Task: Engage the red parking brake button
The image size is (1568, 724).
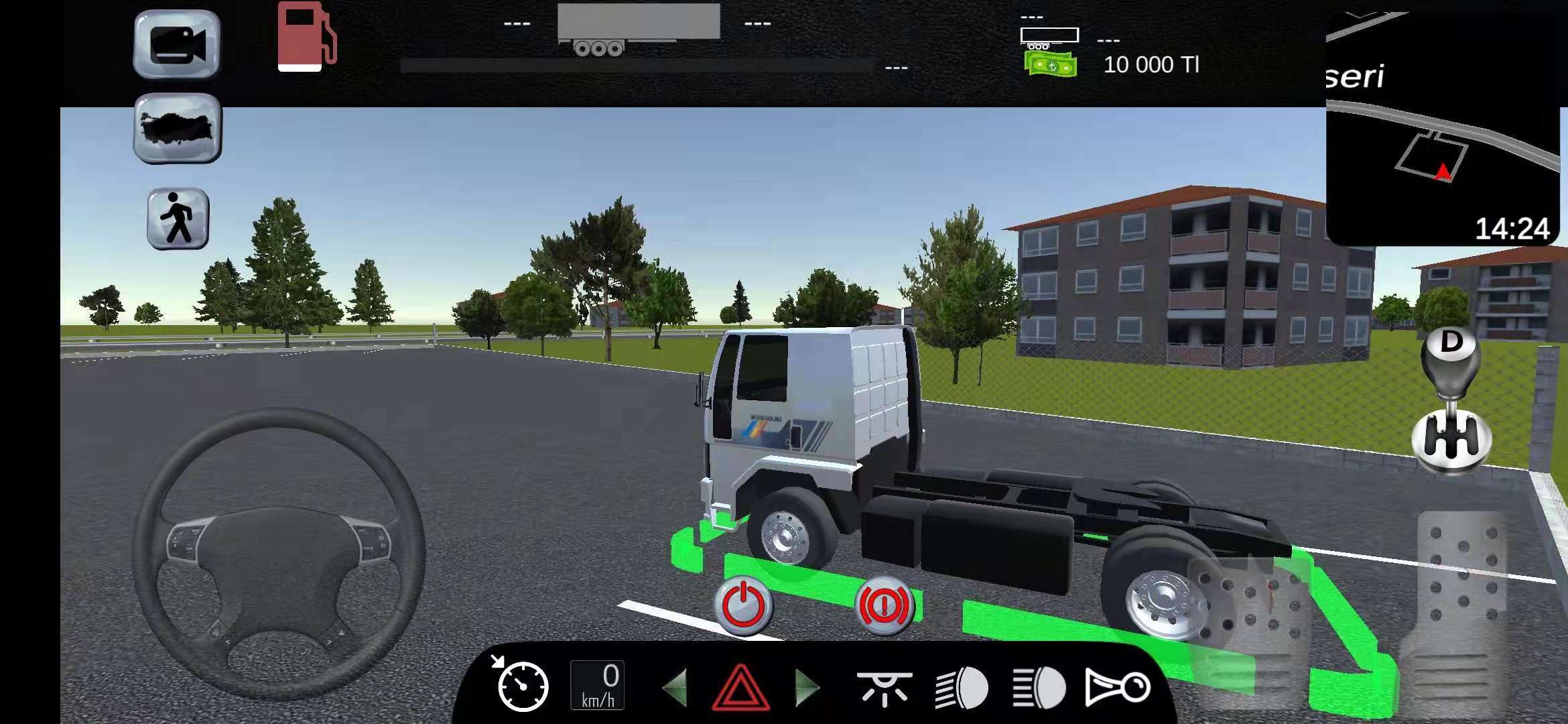Action: [x=885, y=605]
